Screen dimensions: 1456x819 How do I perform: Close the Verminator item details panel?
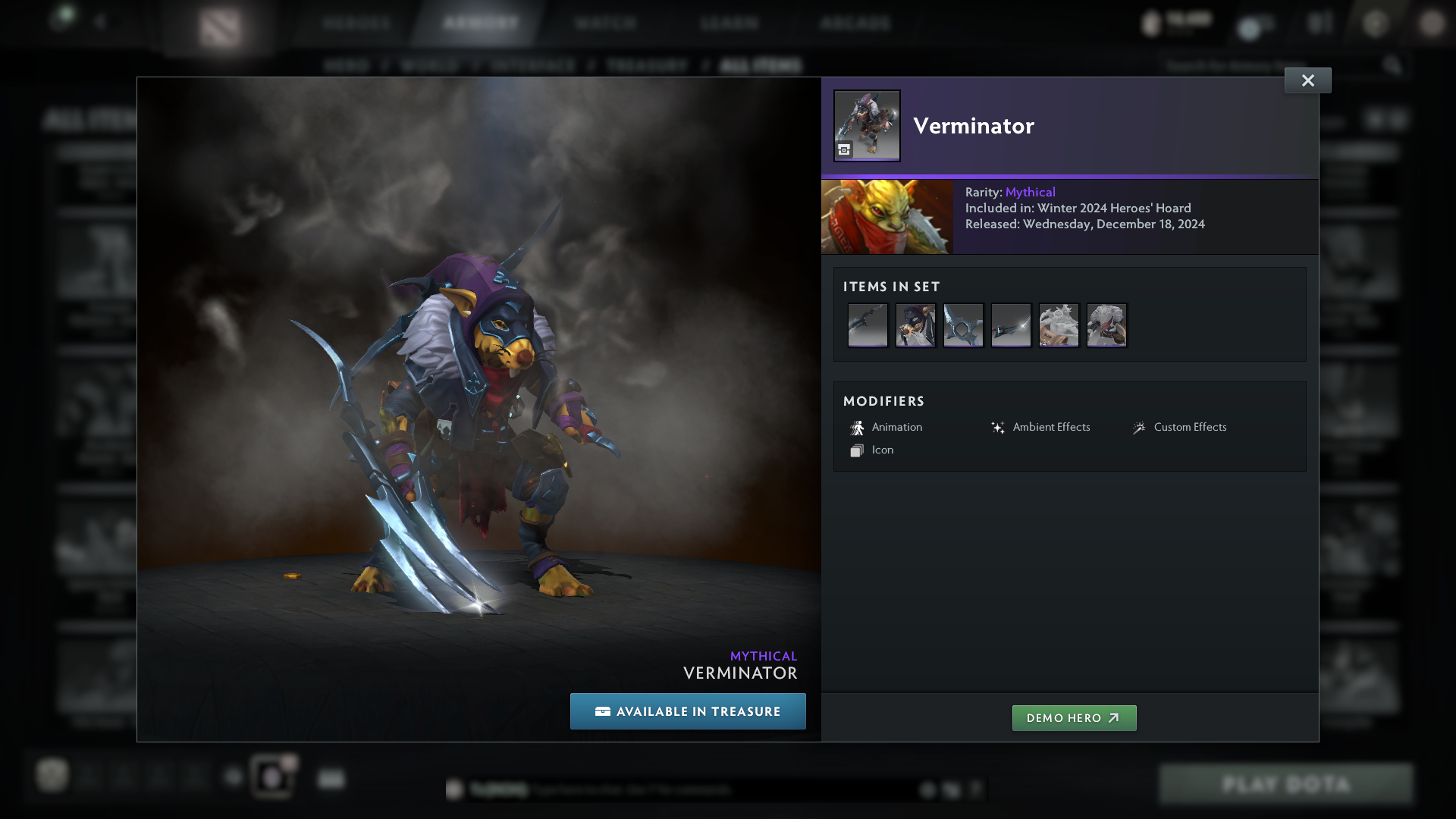pos(1307,80)
